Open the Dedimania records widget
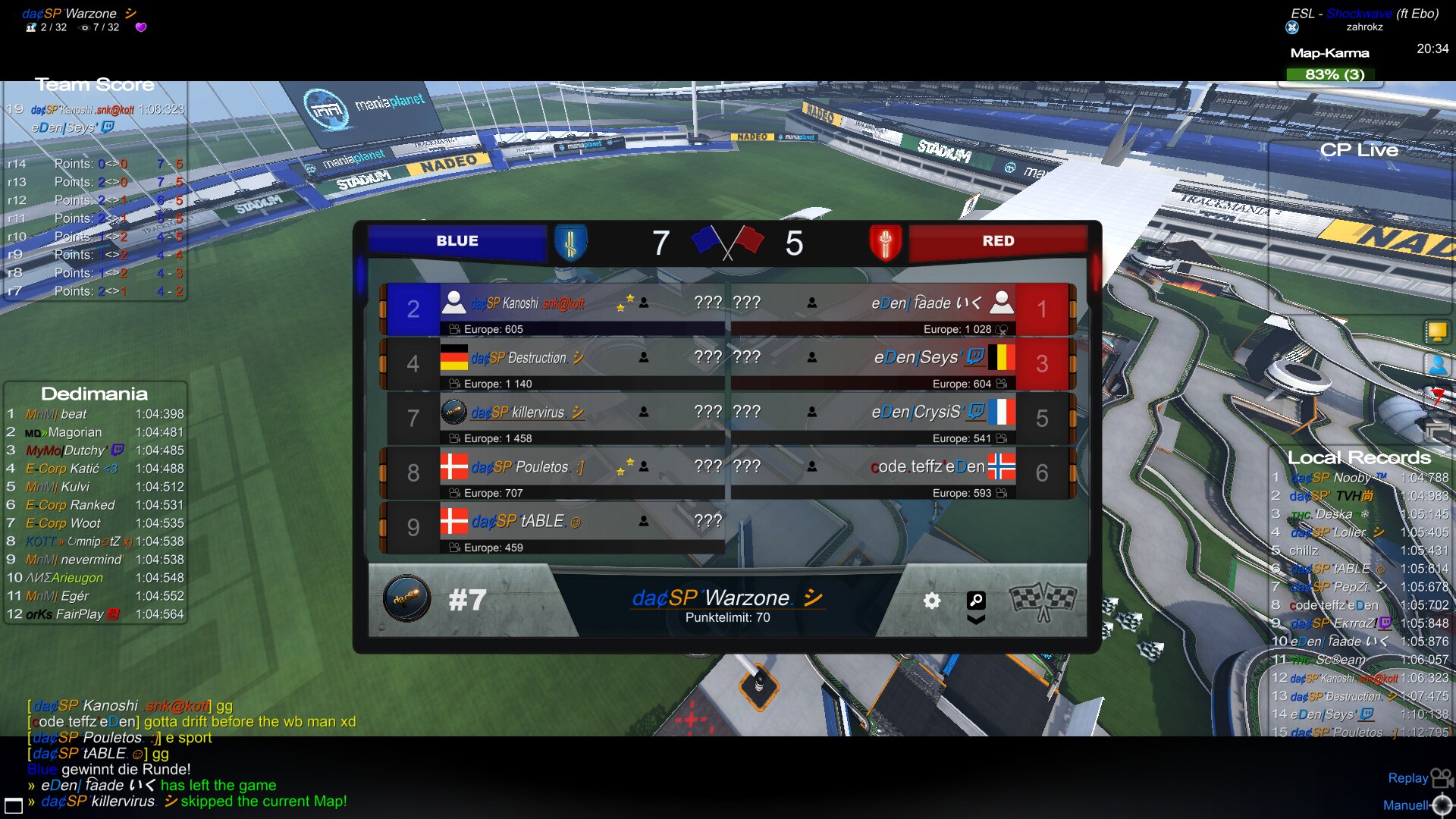The image size is (1456, 819). coord(94,394)
